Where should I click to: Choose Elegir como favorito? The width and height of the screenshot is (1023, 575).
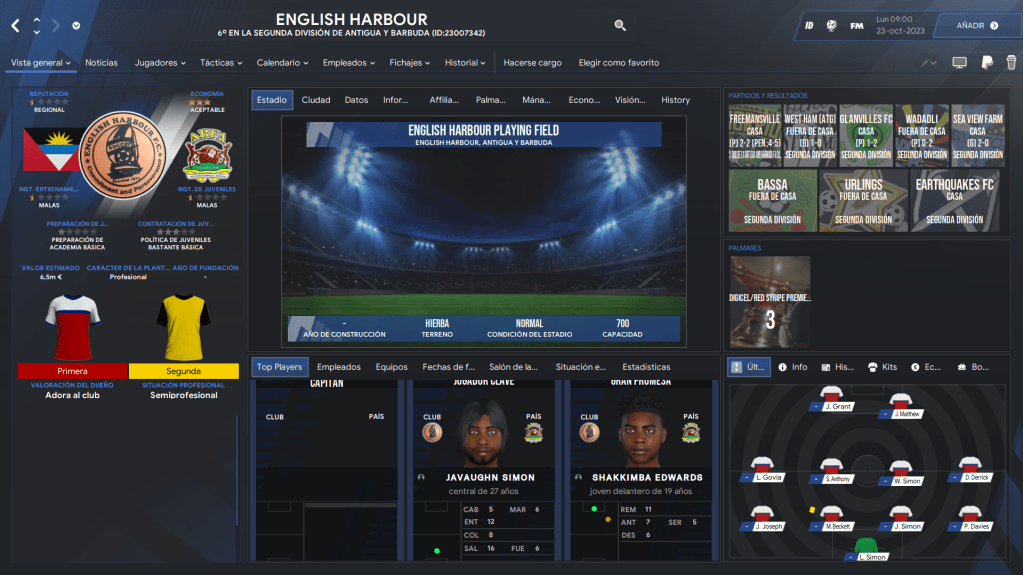619,63
